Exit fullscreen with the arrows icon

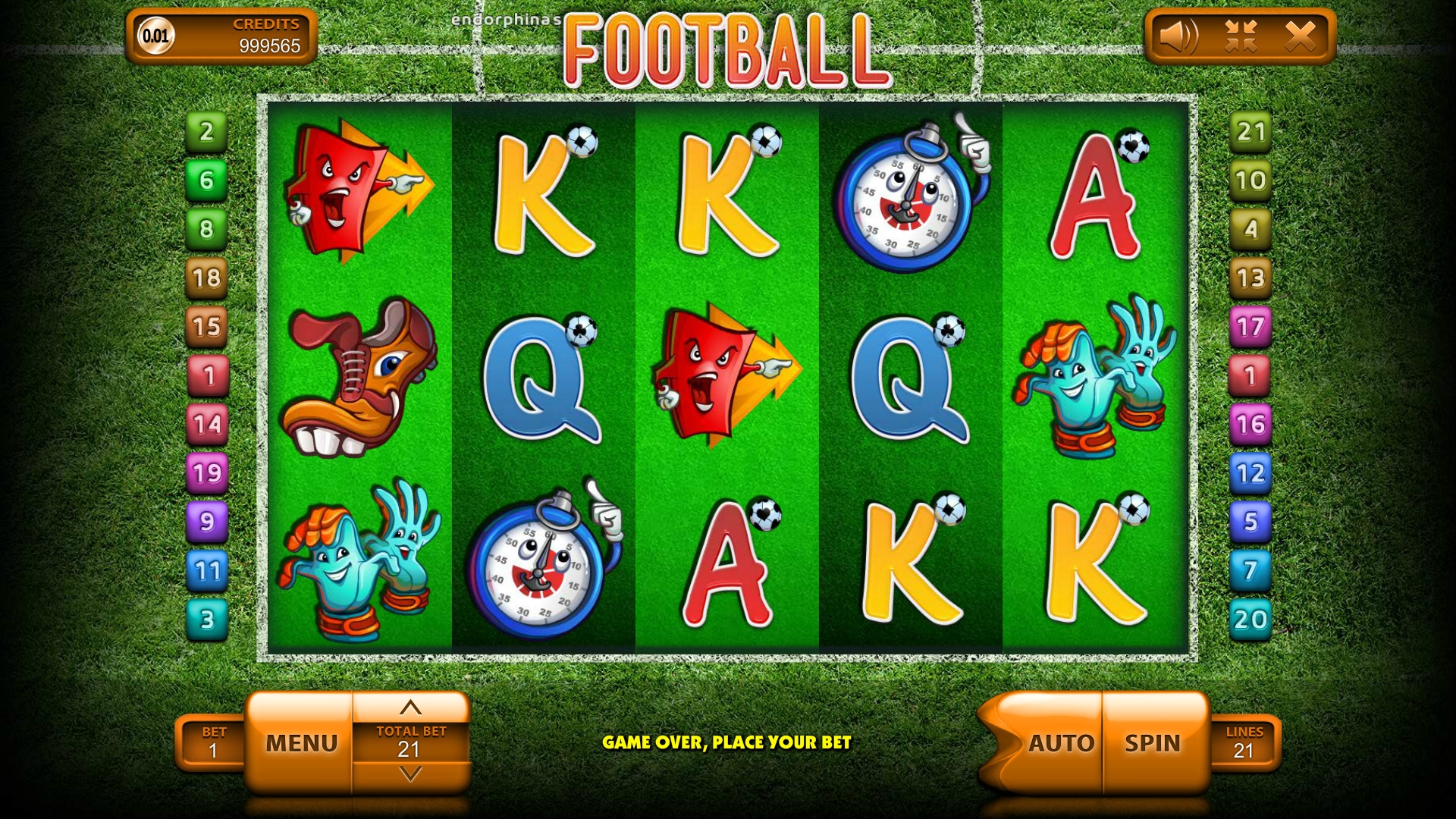click(1241, 36)
